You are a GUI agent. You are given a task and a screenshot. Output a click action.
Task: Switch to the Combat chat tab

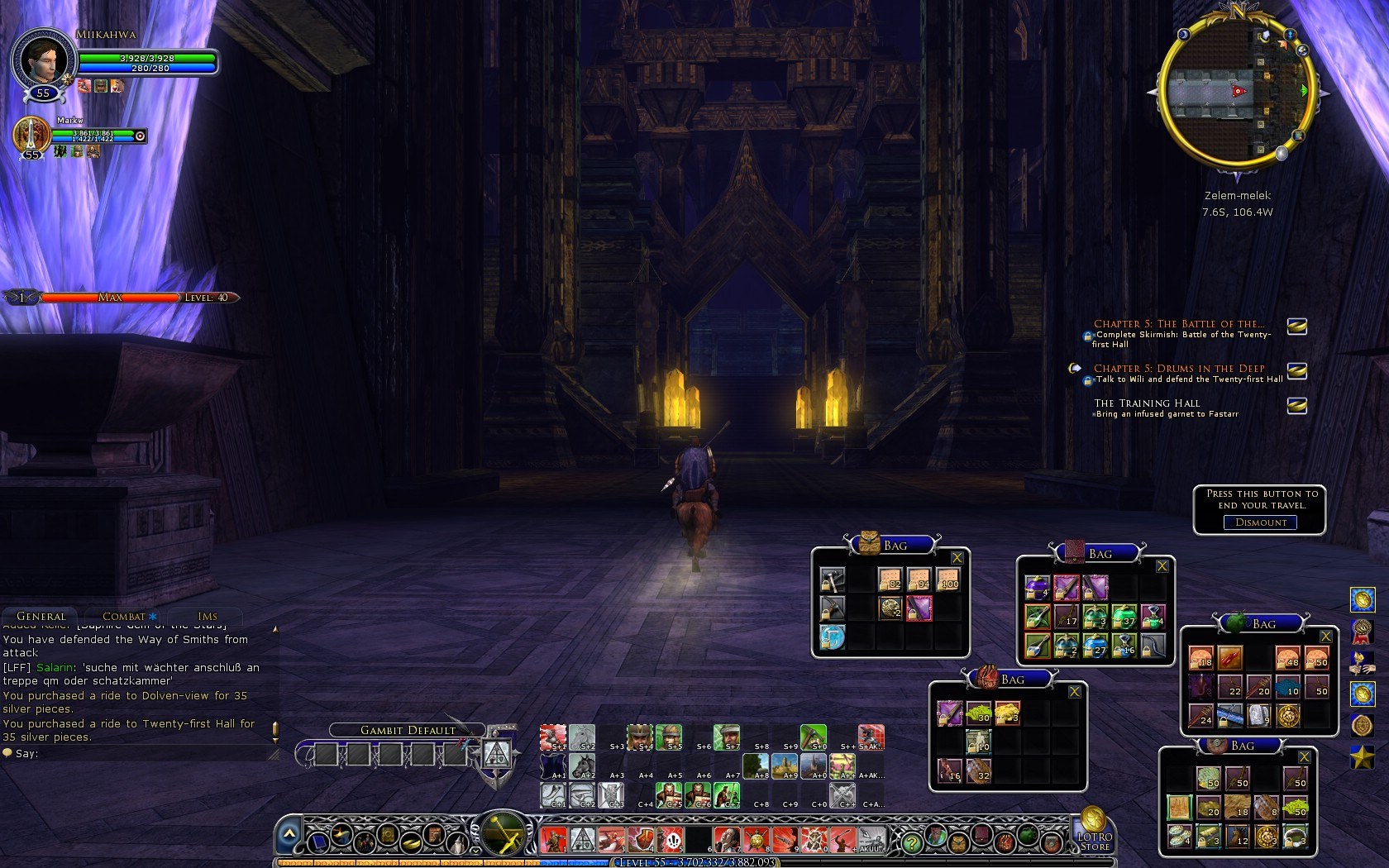[x=124, y=616]
